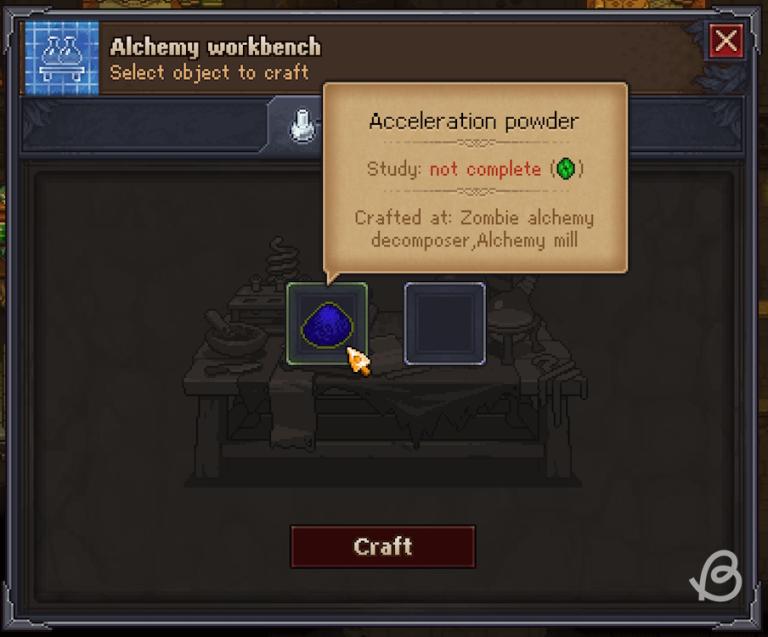Screen dimensions: 768x637
Task: Close the Alchemy workbench window
Action: [x=725, y=42]
